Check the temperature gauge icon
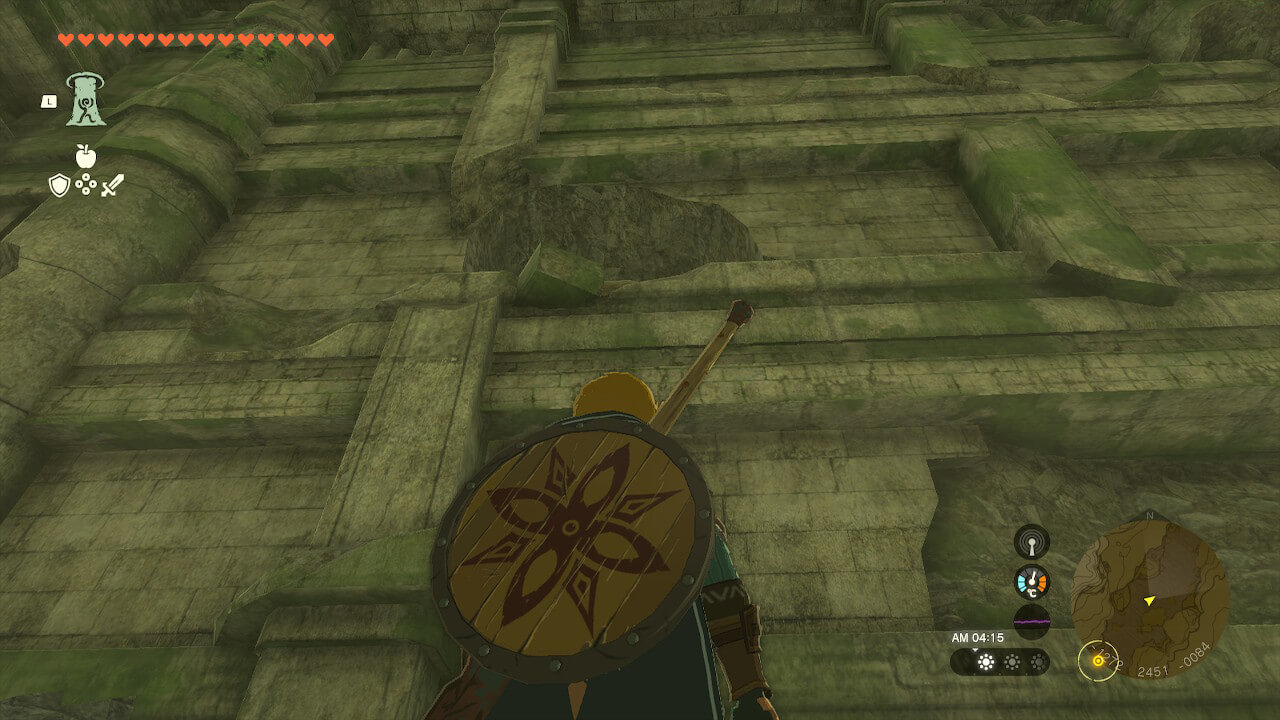The image size is (1280, 720). (x=1031, y=582)
